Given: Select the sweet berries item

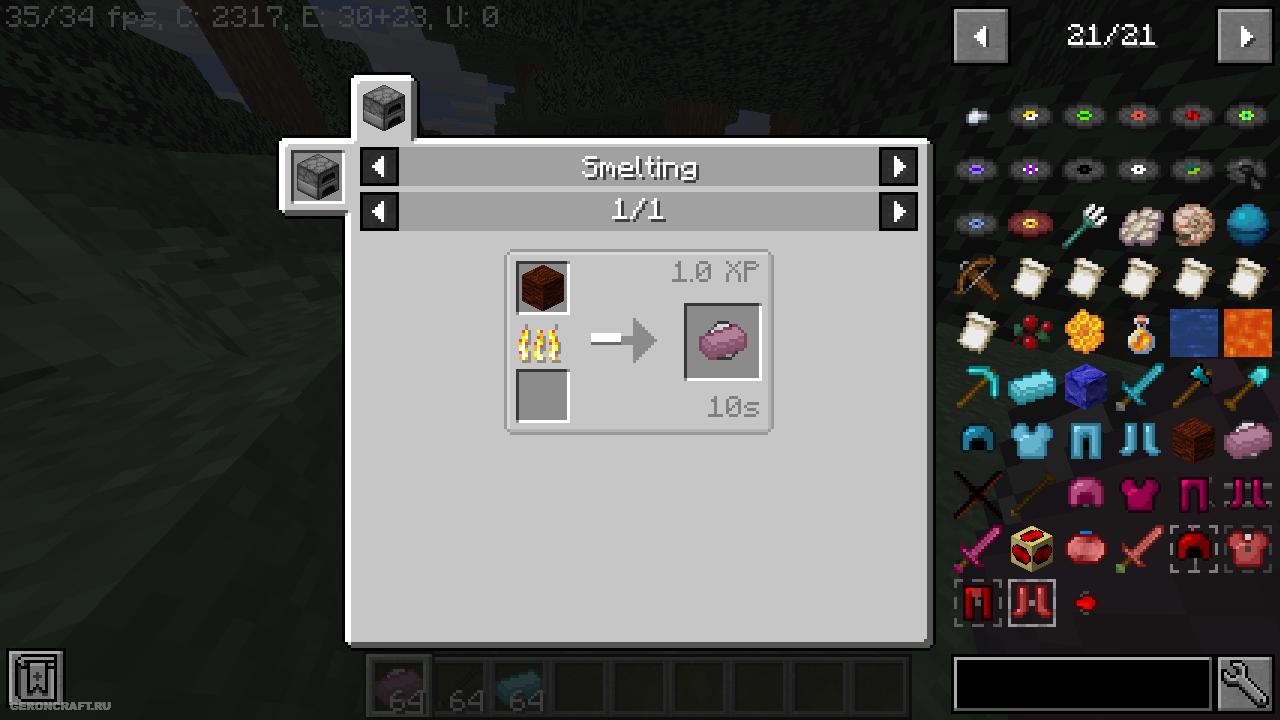Looking at the screenshot, I should click(x=1031, y=332).
